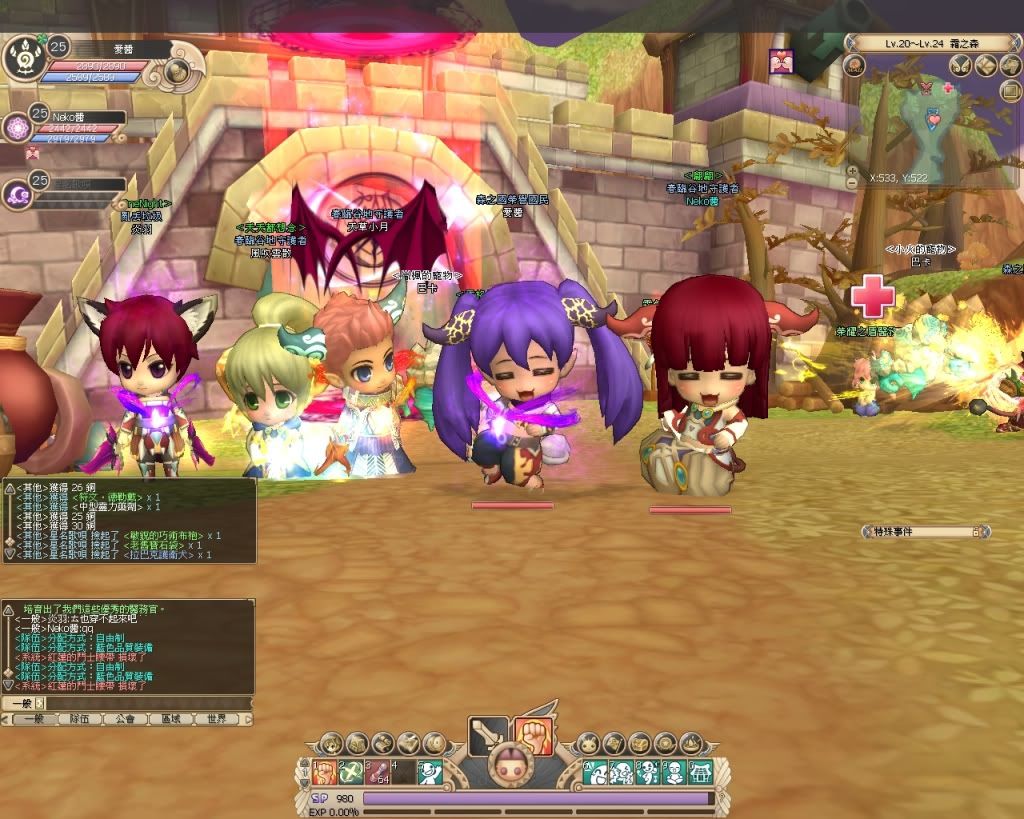The image size is (1024, 819).
Task: Switch chat to the 公會 tab
Action: [x=124, y=719]
